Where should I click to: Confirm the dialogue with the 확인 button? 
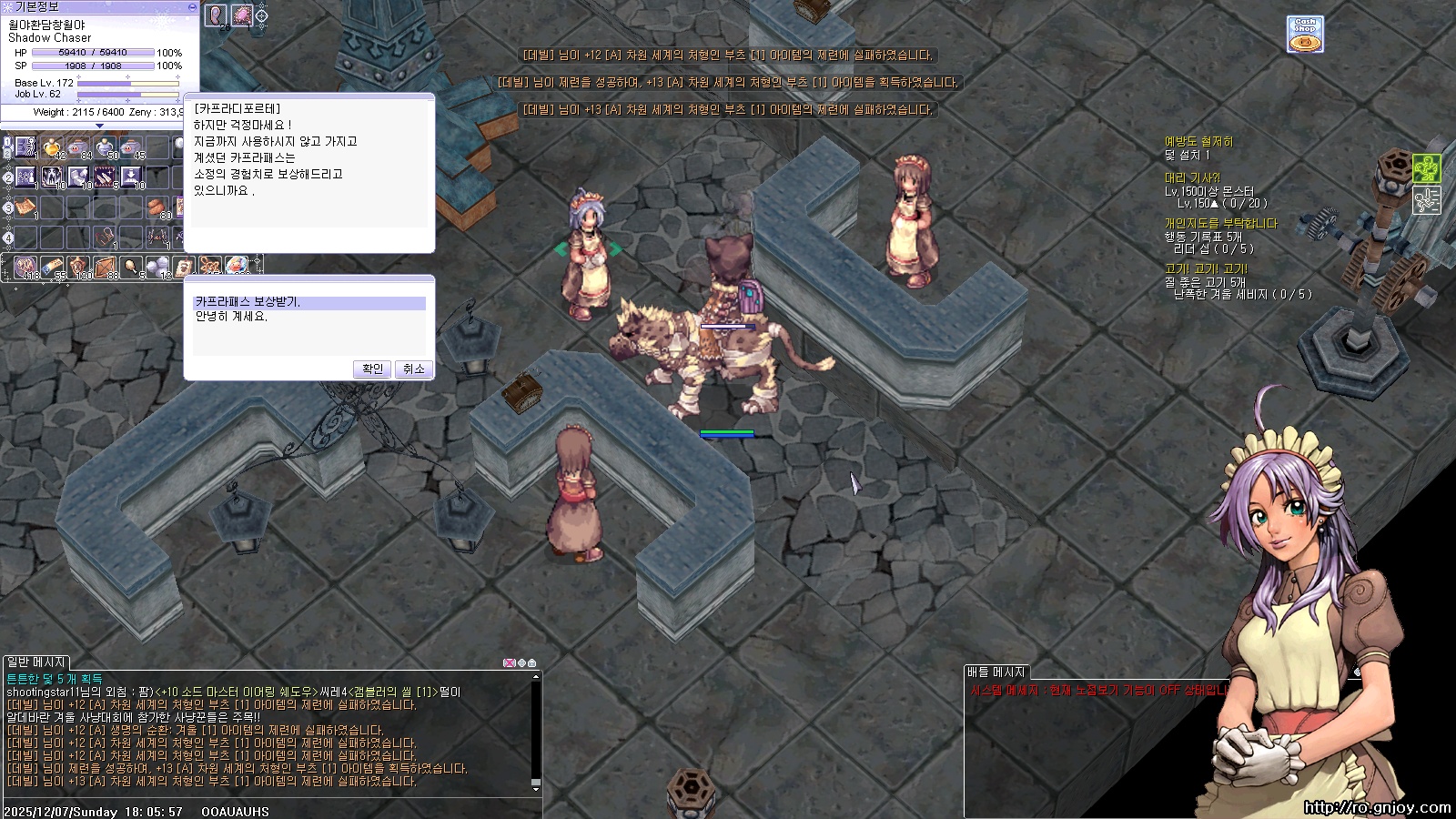pyautogui.click(x=372, y=369)
